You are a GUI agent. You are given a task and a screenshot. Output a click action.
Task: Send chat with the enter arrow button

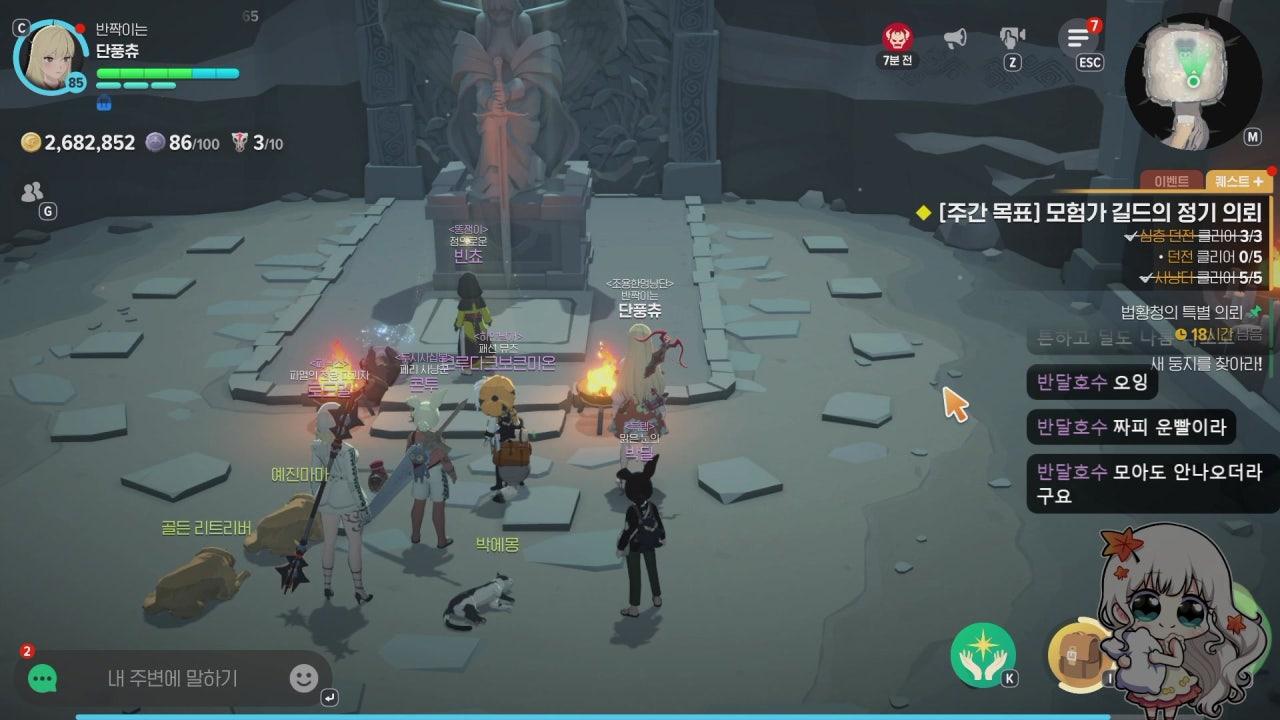pos(330,697)
